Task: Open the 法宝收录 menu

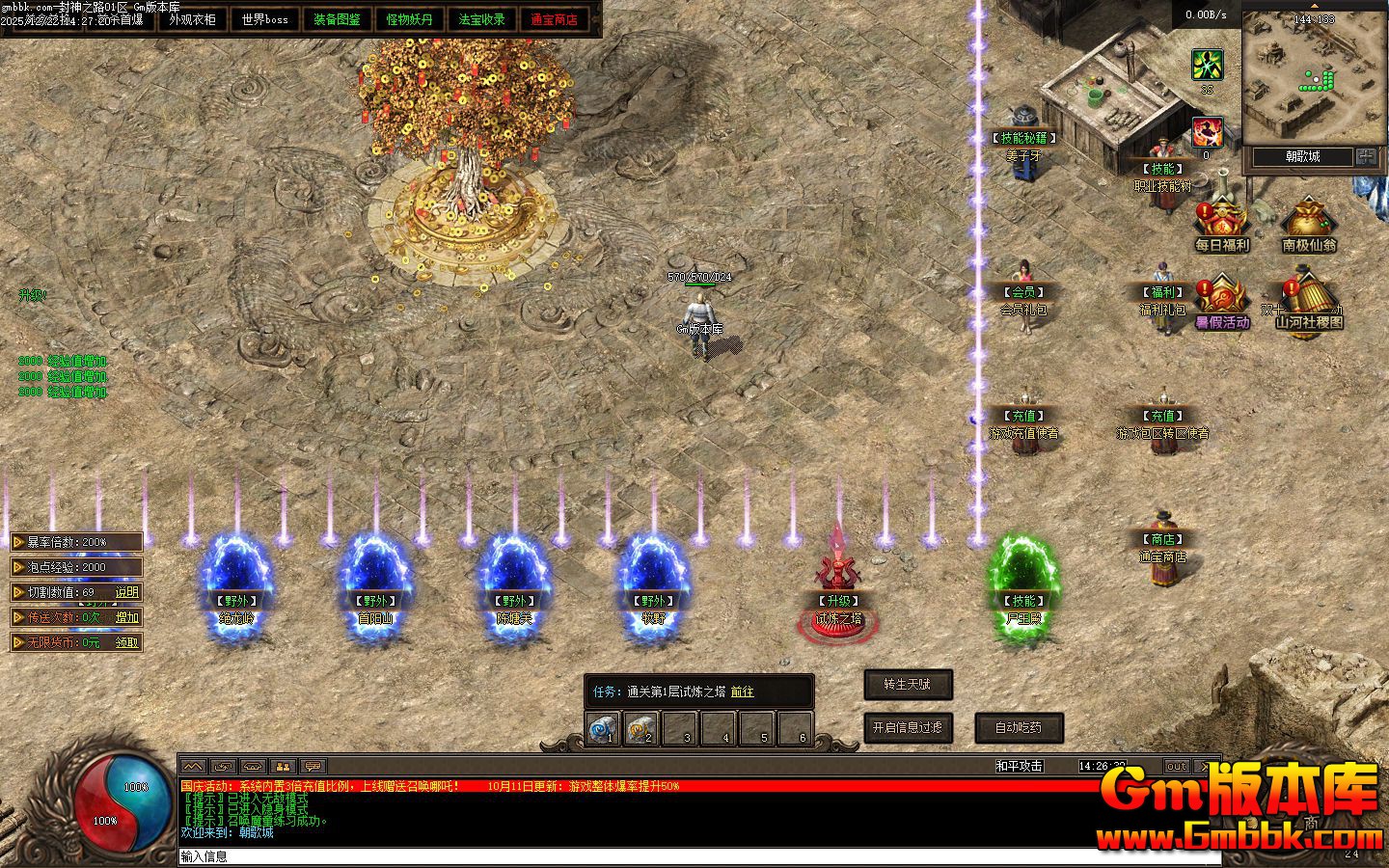Action: point(481,19)
